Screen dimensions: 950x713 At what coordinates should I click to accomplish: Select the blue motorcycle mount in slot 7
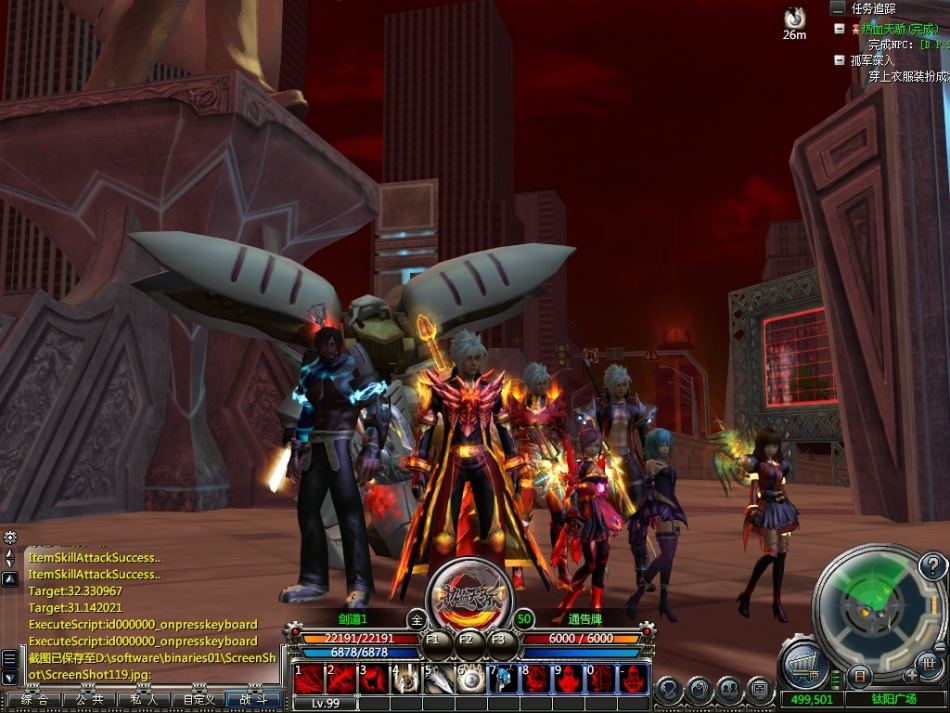pyautogui.click(x=503, y=679)
